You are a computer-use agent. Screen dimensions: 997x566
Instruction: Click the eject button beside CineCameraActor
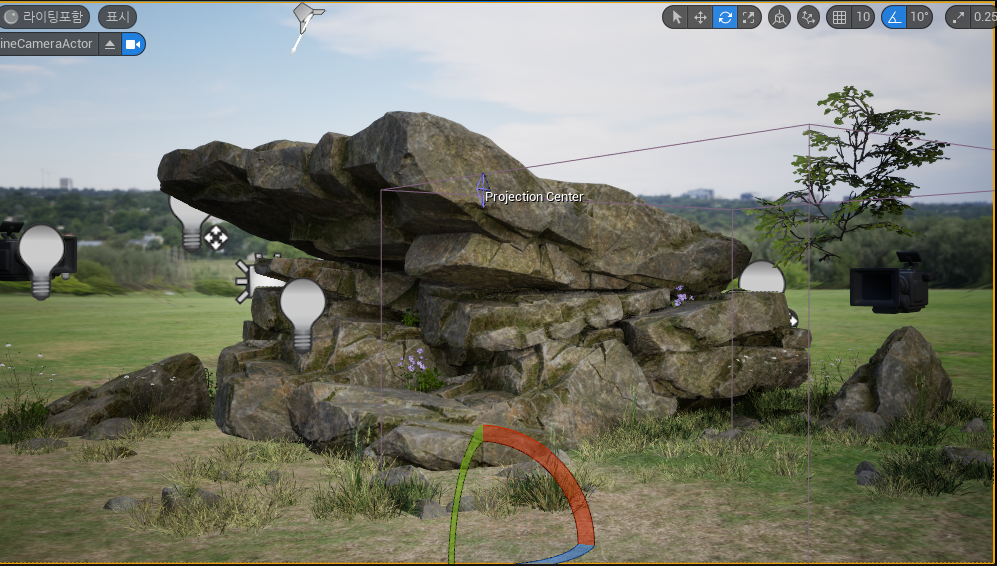(x=110, y=44)
